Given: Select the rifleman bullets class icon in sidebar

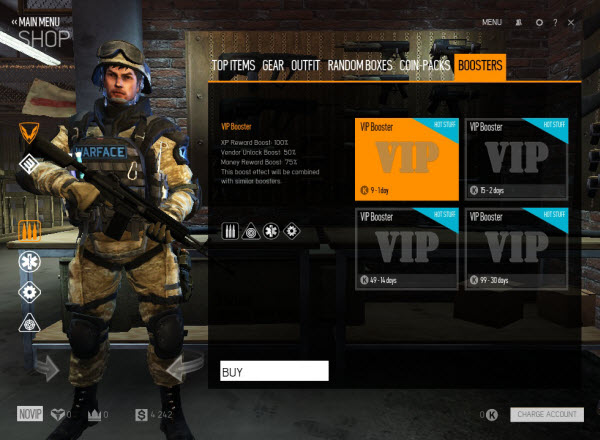Looking at the screenshot, I should (x=28, y=231).
